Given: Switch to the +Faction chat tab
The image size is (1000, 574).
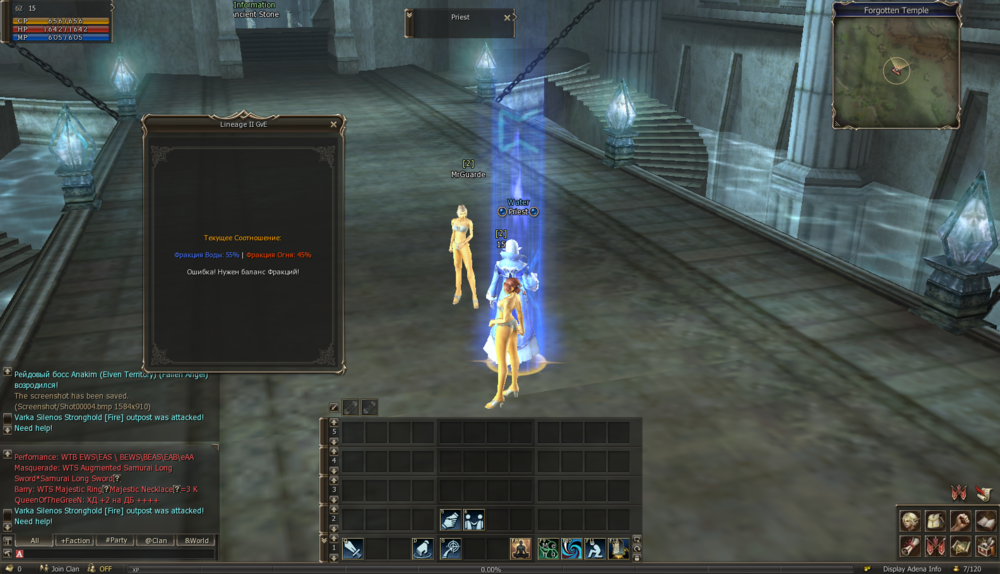Looking at the screenshot, I should tap(75, 540).
